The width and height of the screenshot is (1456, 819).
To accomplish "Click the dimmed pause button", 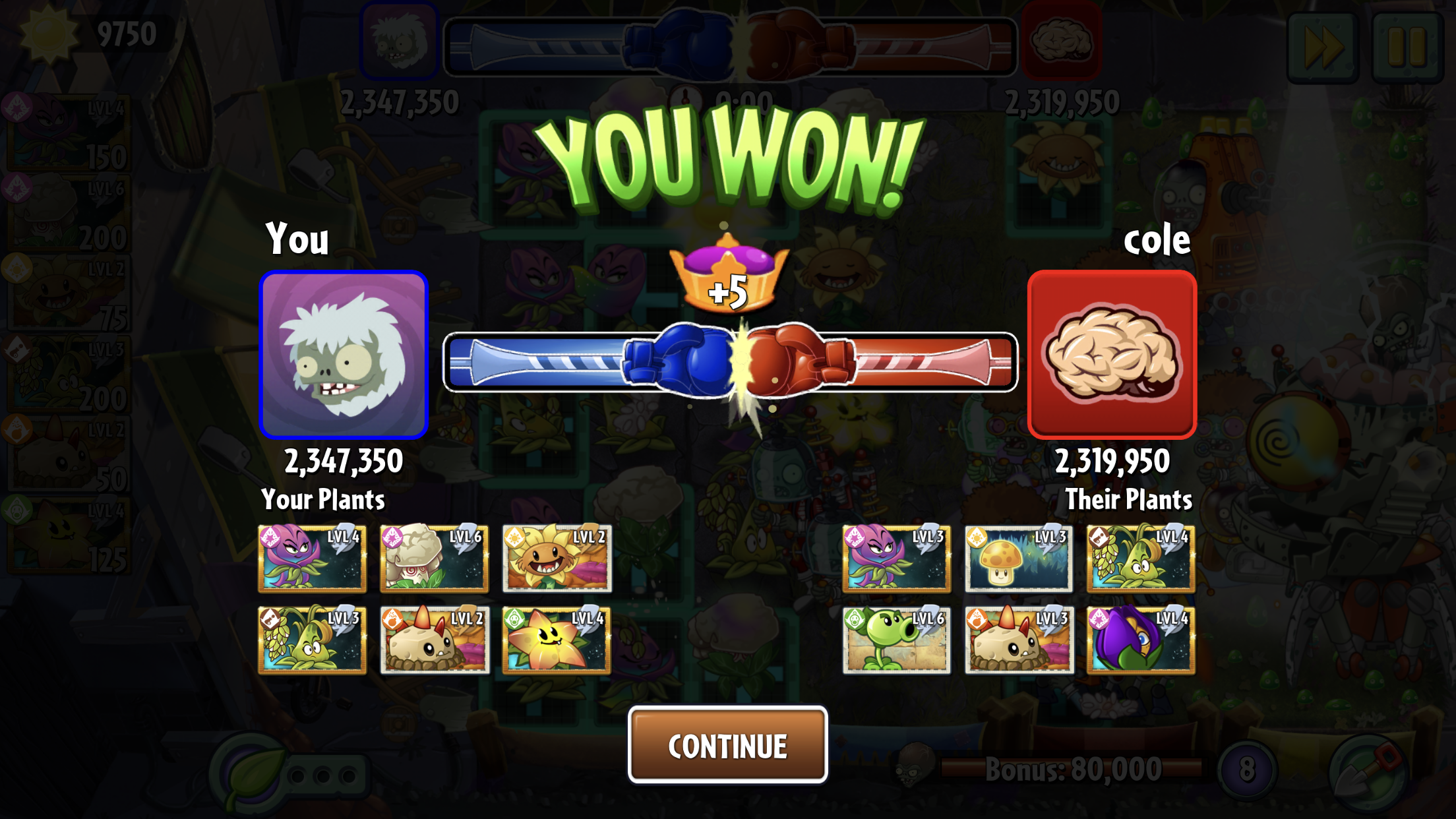I will pos(1407,47).
